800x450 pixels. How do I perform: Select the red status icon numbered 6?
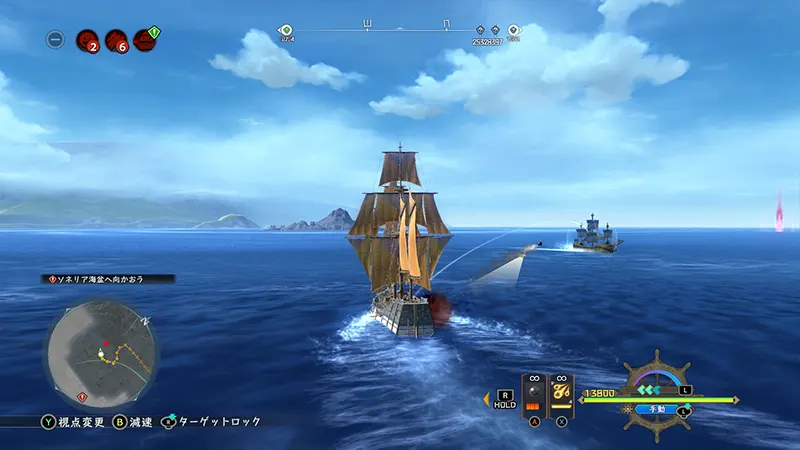coord(116,41)
